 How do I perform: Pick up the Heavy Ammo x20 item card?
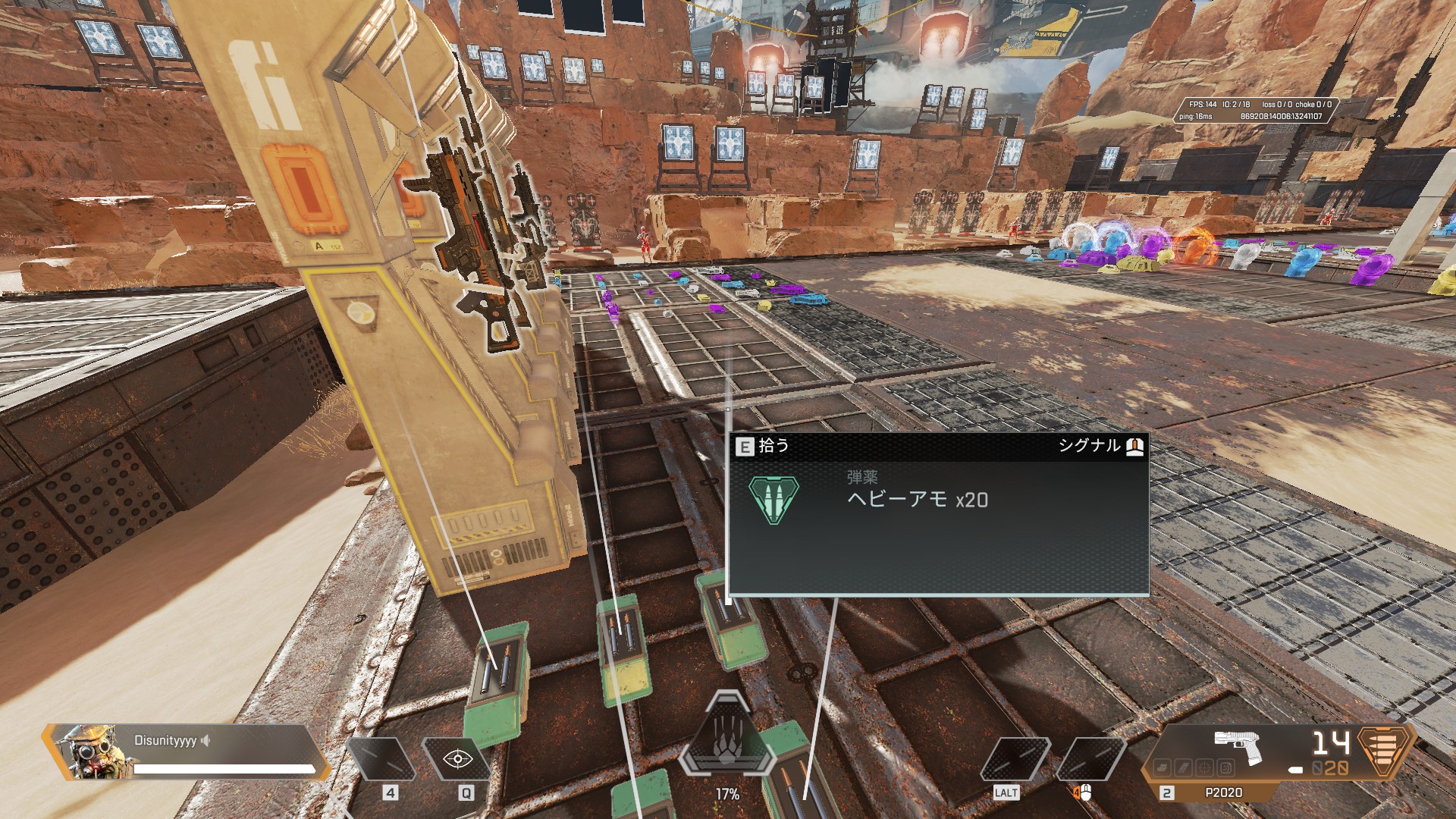tap(938, 514)
